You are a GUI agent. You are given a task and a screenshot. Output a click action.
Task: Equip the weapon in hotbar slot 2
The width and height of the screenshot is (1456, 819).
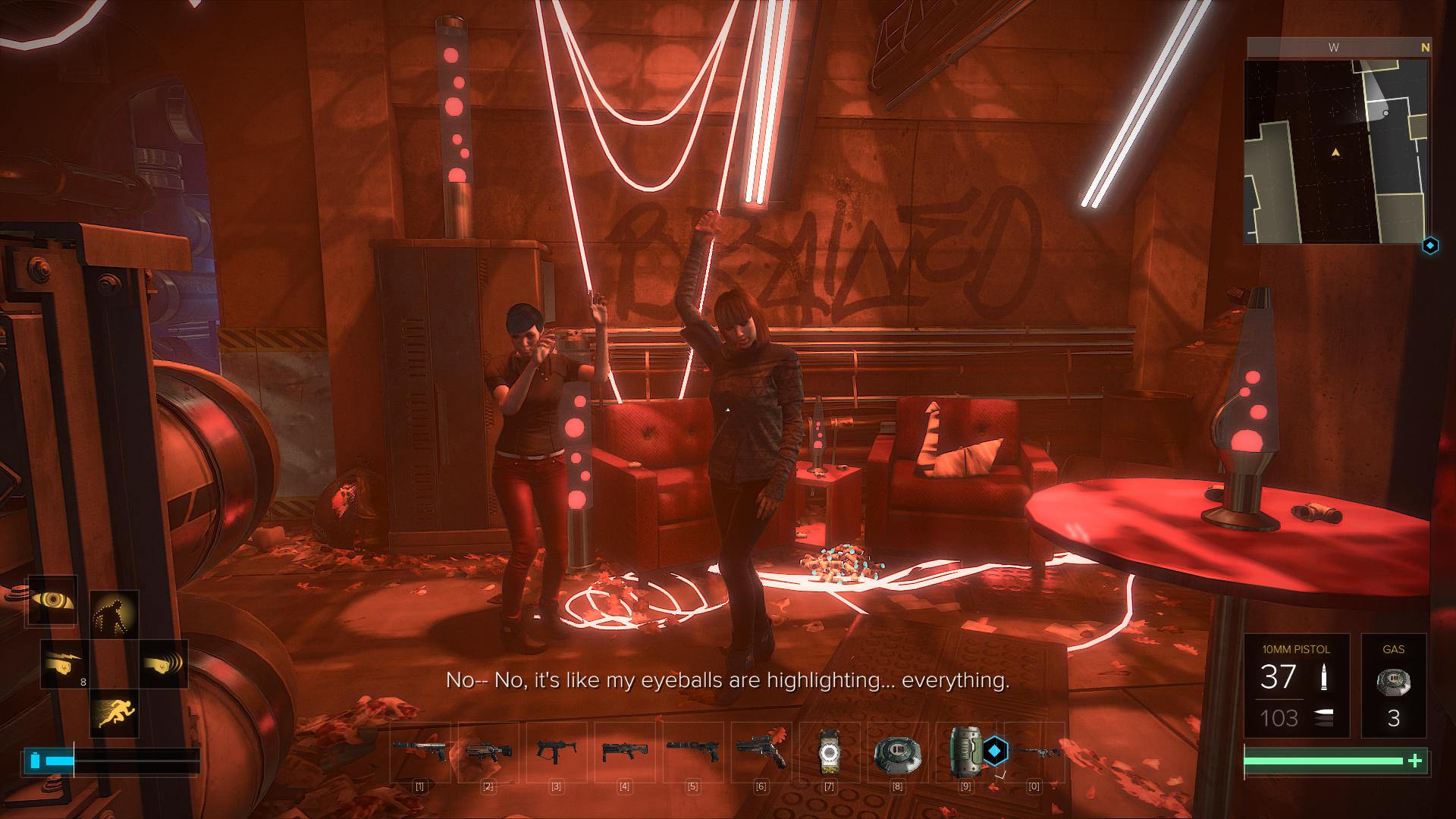click(488, 752)
